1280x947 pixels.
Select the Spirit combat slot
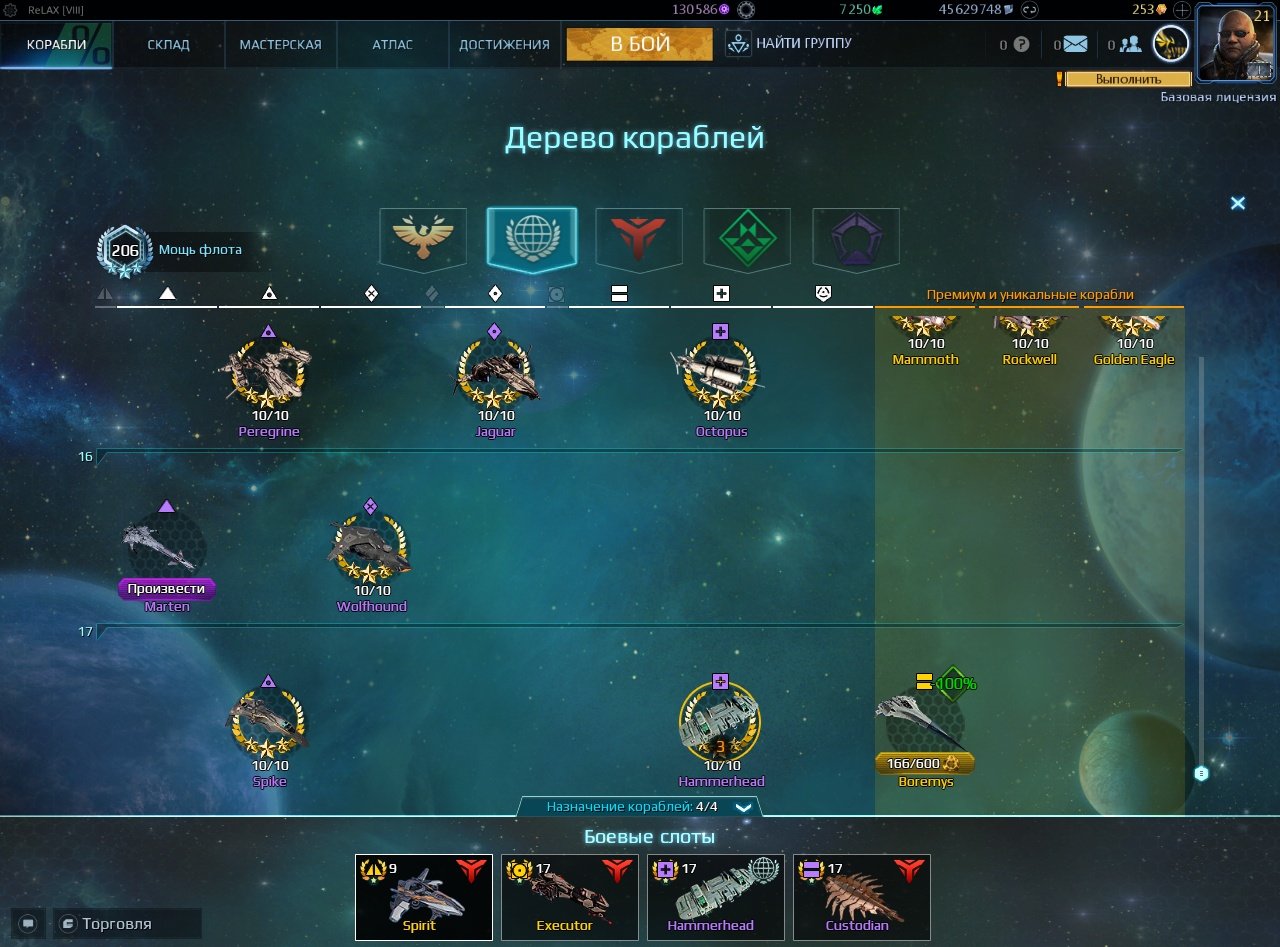tap(424, 897)
